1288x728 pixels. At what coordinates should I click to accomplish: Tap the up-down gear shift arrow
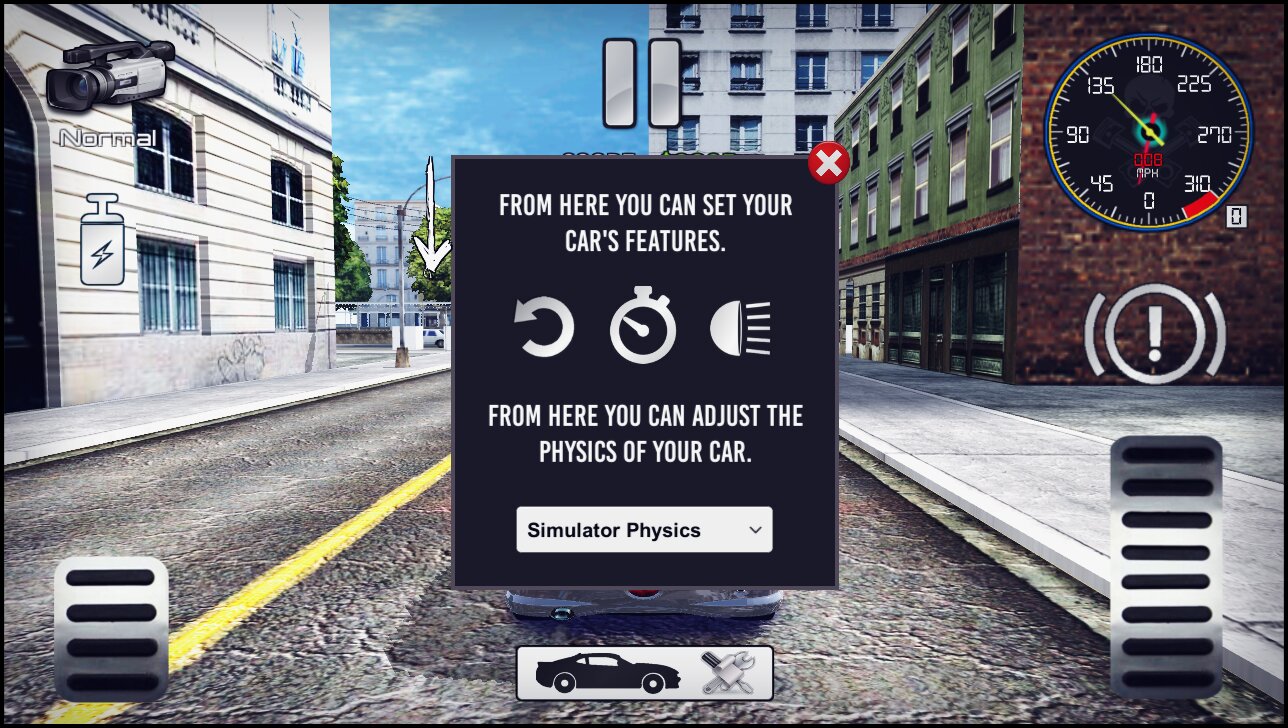pyautogui.click(x=431, y=217)
